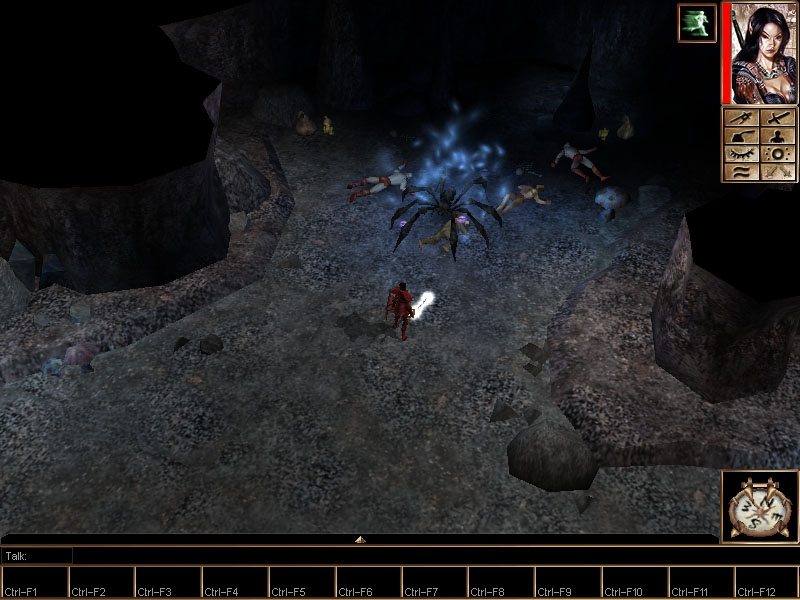The width and height of the screenshot is (800, 600).
Task: Click the crossed swords icon button
Action: (778, 172)
